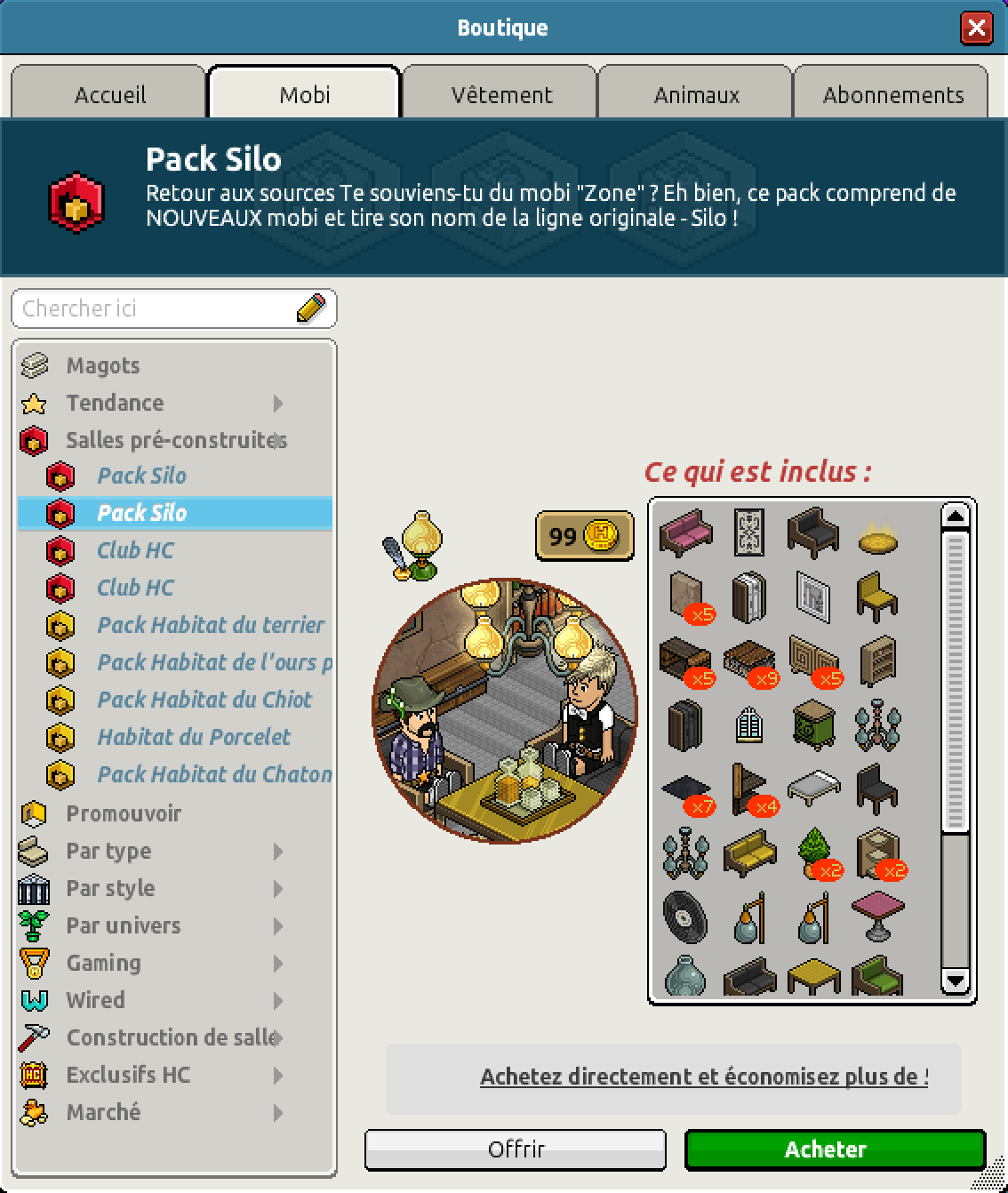Viewport: 1008px width, 1193px height.
Task: Expand the Exclusifs HC category
Action: point(128,1075)
